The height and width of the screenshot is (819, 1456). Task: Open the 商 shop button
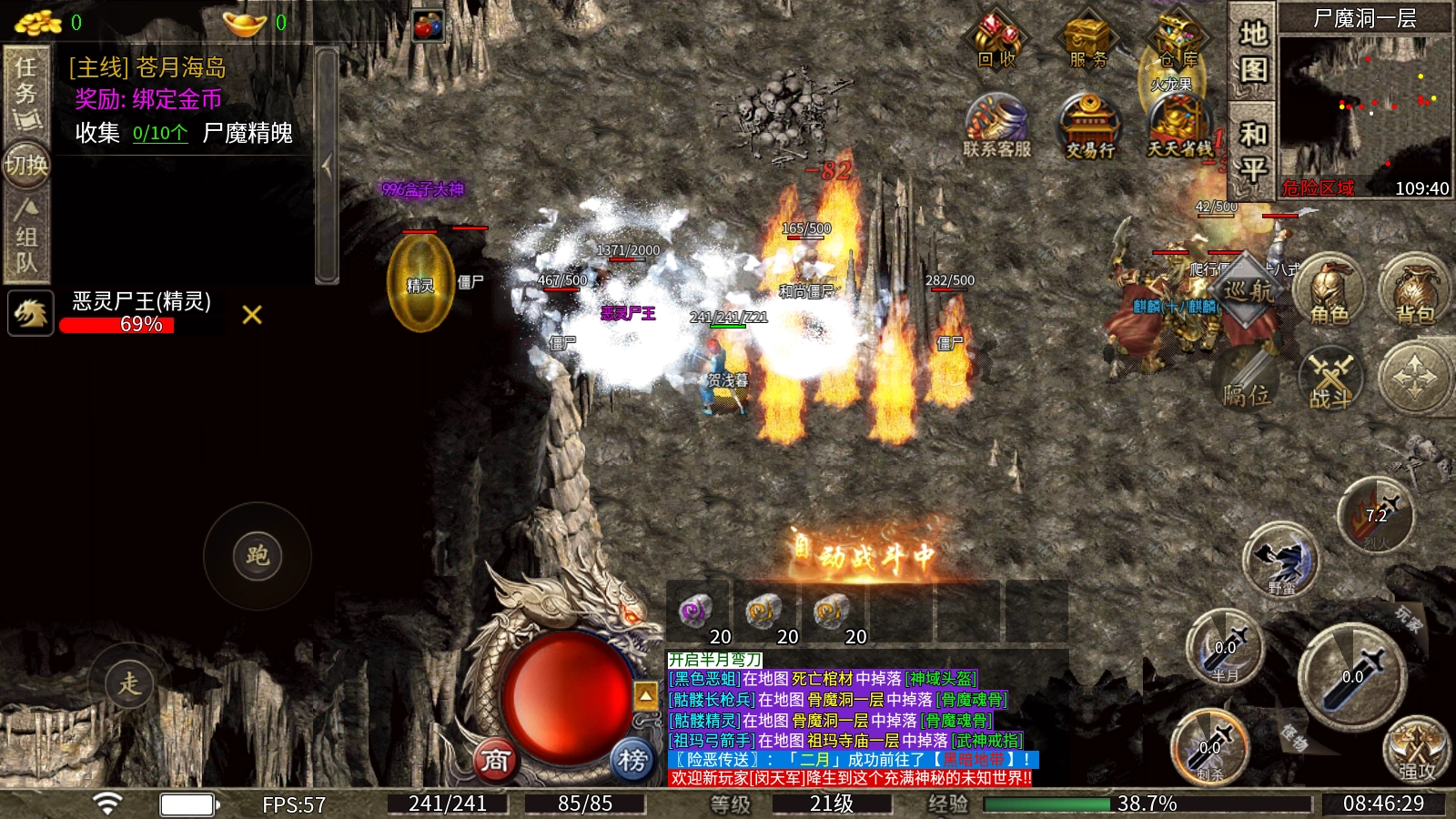(495, 759)
